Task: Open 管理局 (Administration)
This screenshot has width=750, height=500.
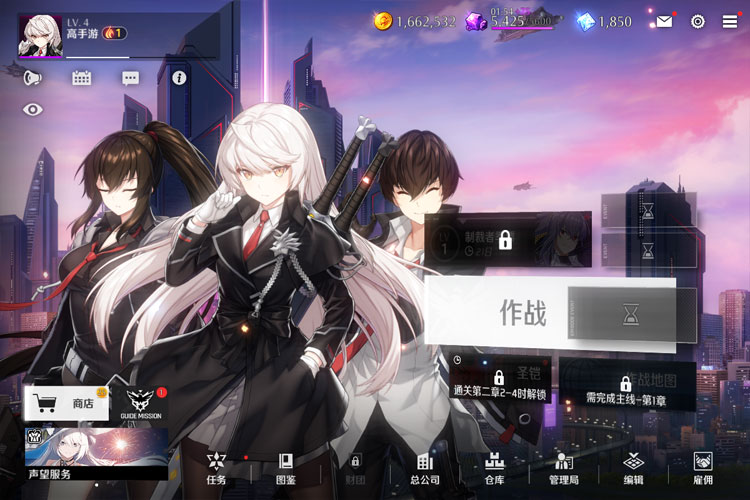Action: pos(564,467)
